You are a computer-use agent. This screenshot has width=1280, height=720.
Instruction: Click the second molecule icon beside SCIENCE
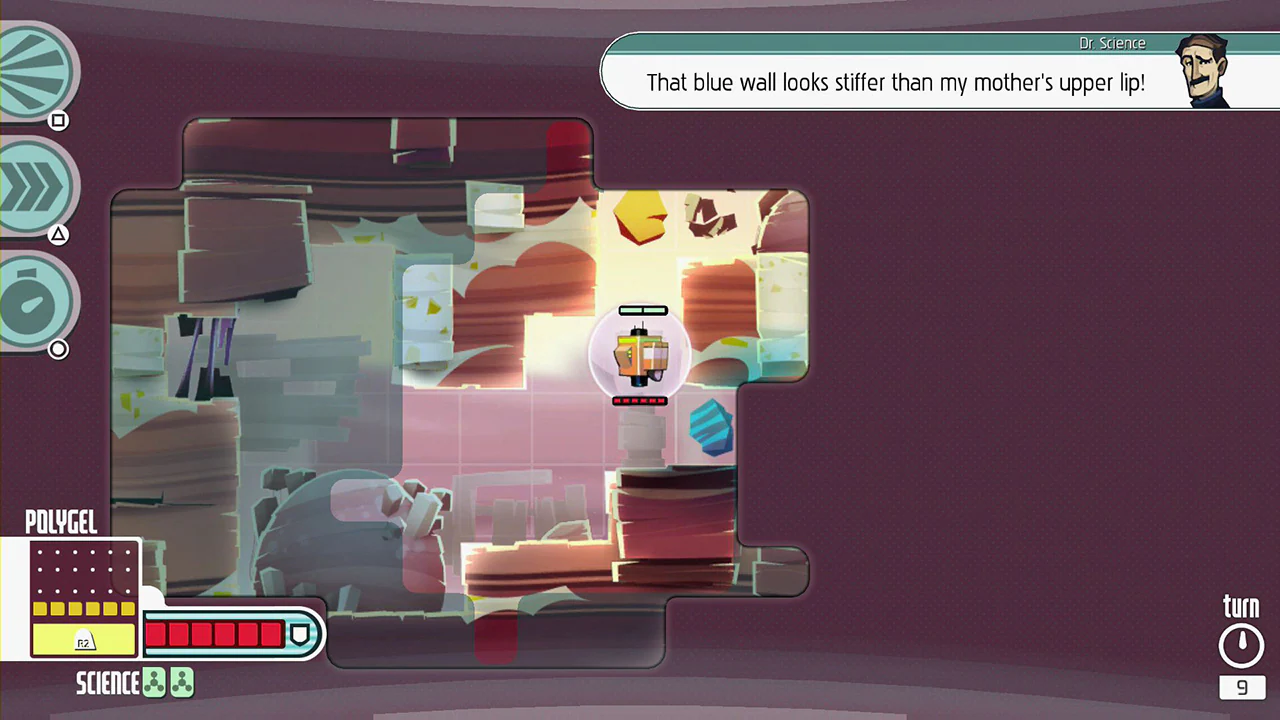(182, 682)
